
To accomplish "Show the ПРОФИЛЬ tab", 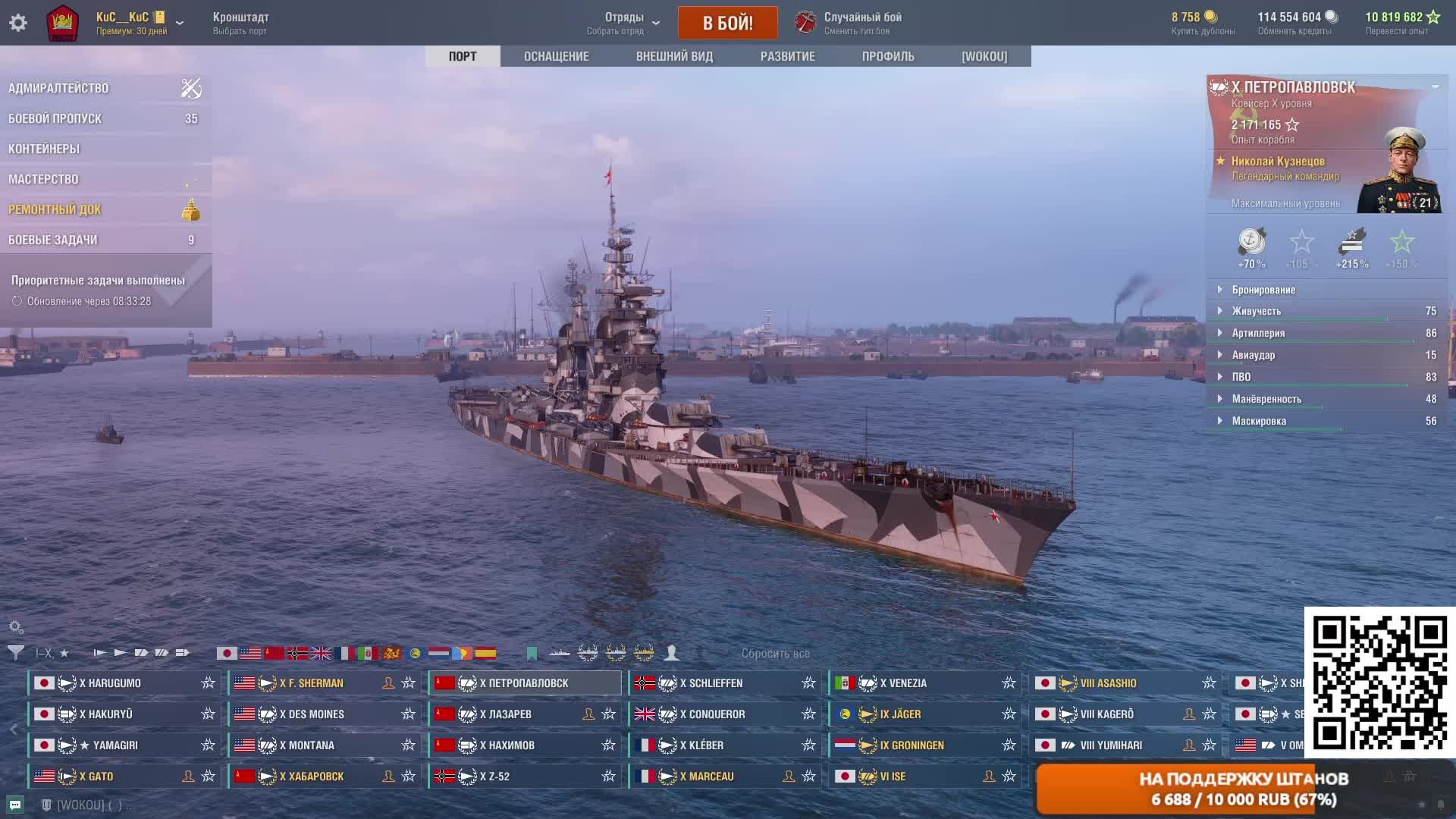I will (887, 56).
